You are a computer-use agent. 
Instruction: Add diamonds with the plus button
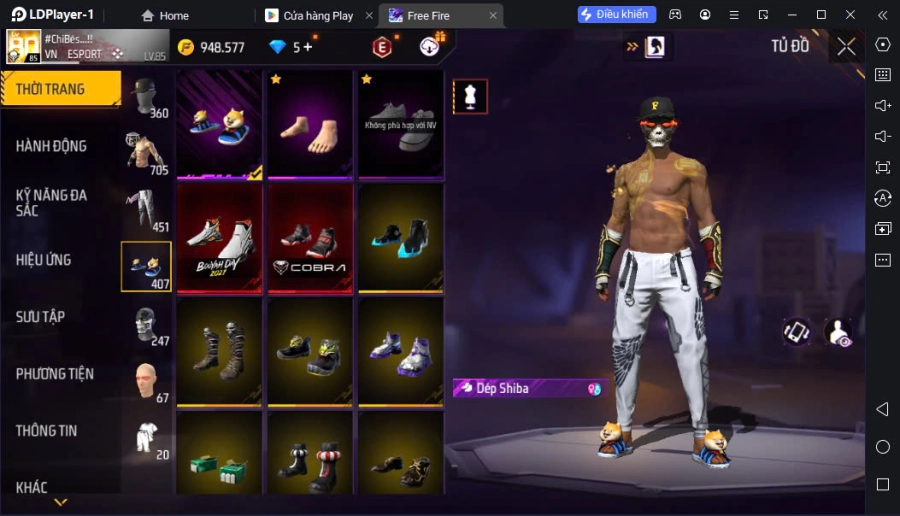pos(309,47)
